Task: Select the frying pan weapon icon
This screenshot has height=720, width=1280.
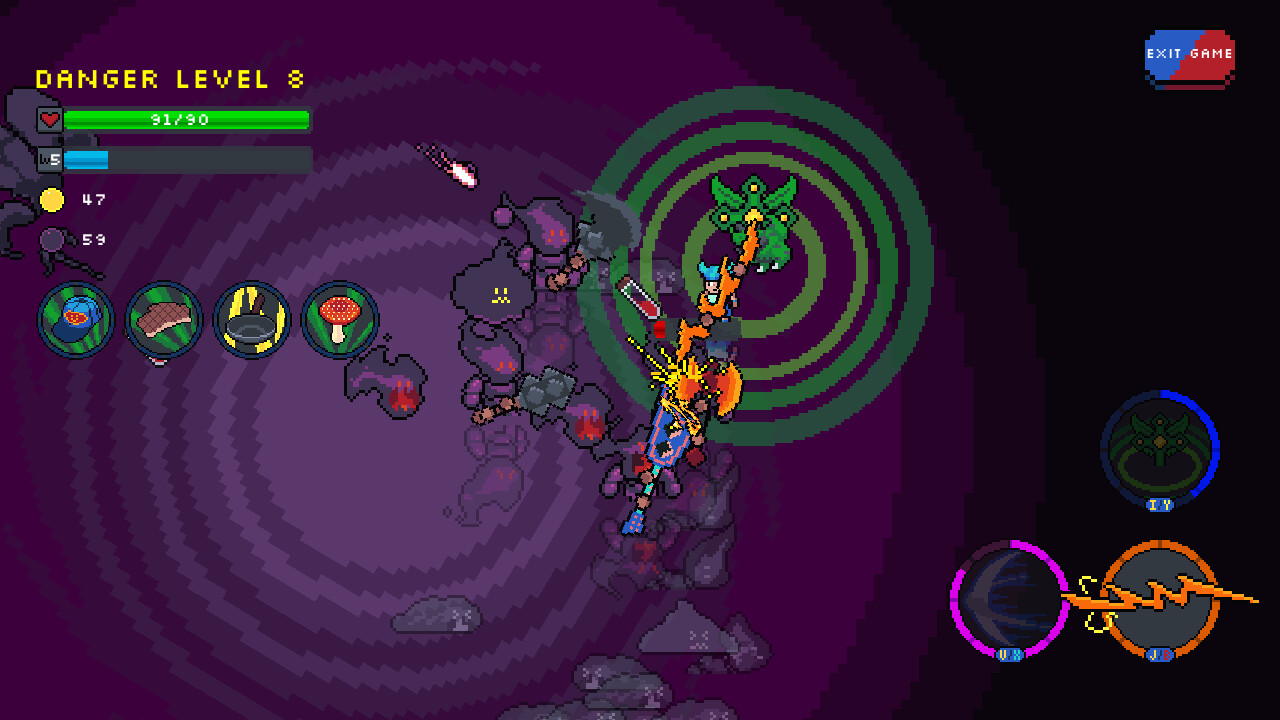Action: click(251, 320)
